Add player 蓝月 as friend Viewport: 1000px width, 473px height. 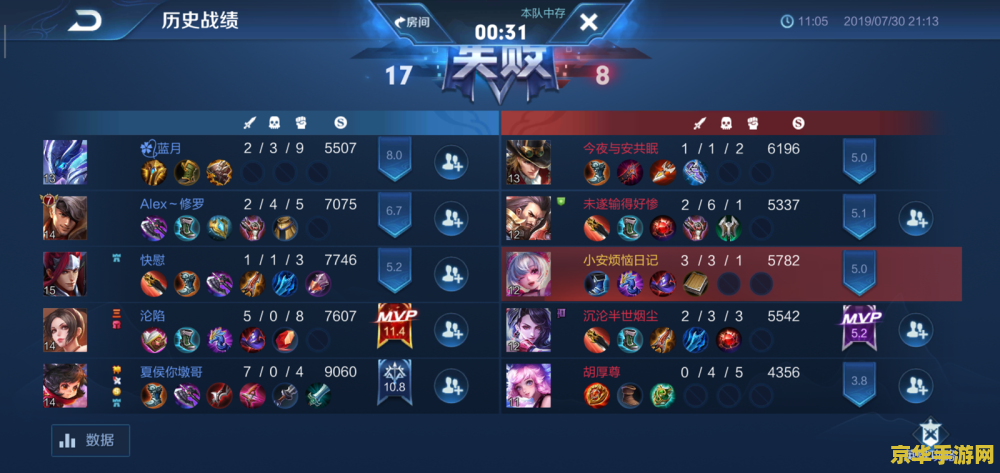coord(452,161)
